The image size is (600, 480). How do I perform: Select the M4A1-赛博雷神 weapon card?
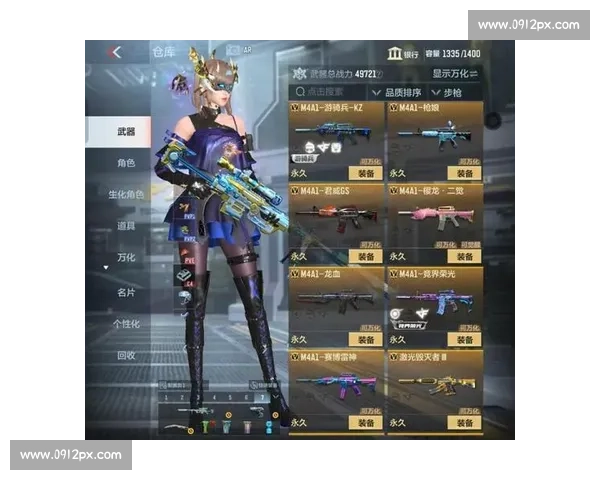pyautogui.click(x=335, y=385)
